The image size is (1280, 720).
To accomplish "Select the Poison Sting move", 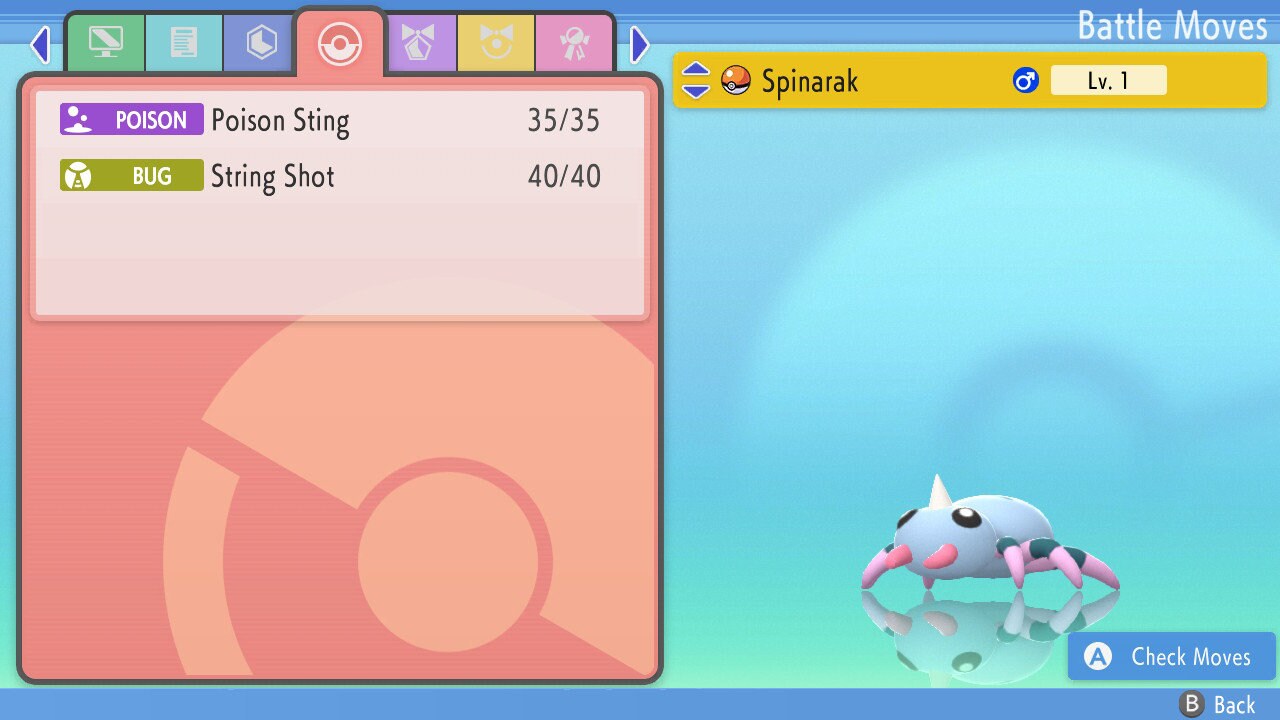I will 330,120.
